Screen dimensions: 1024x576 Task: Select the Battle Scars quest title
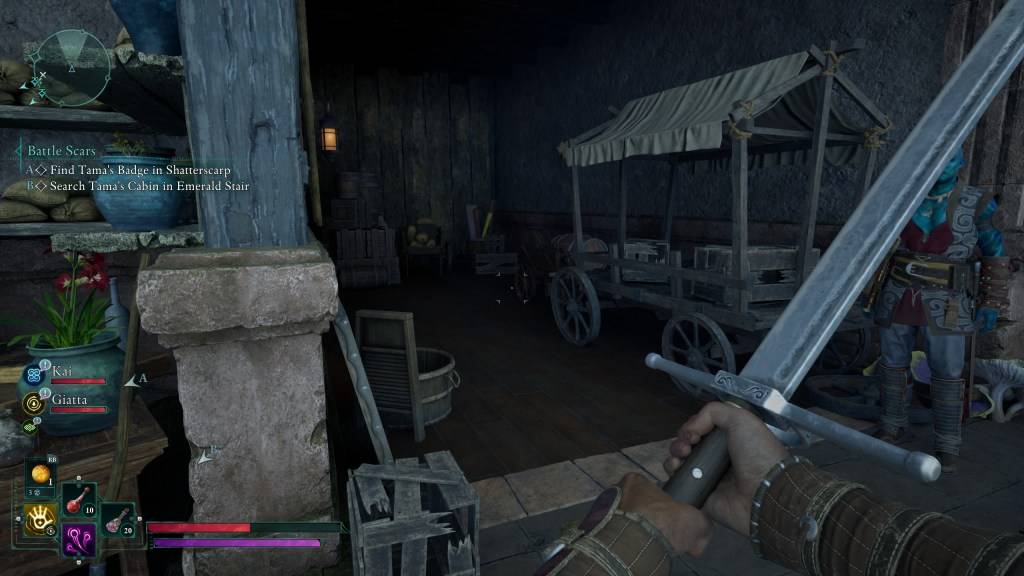click(x=62, y=151)
